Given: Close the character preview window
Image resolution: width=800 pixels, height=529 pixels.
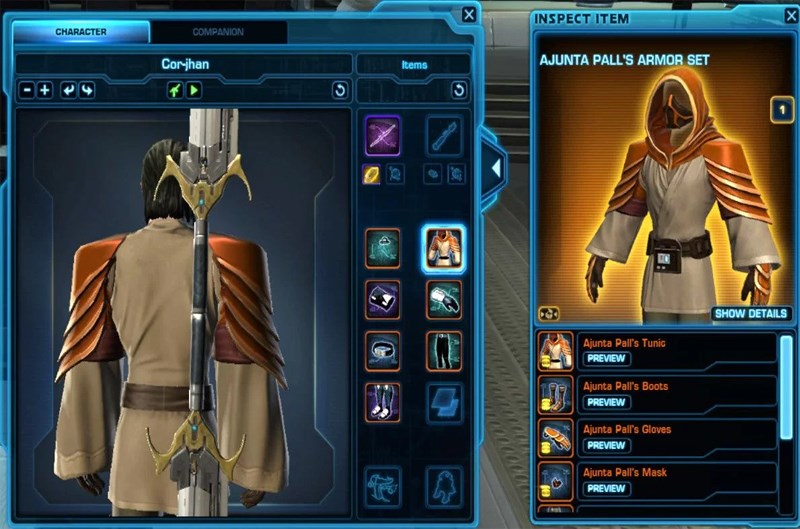Looking at the screenshot, I should click(x=469, y=14).
